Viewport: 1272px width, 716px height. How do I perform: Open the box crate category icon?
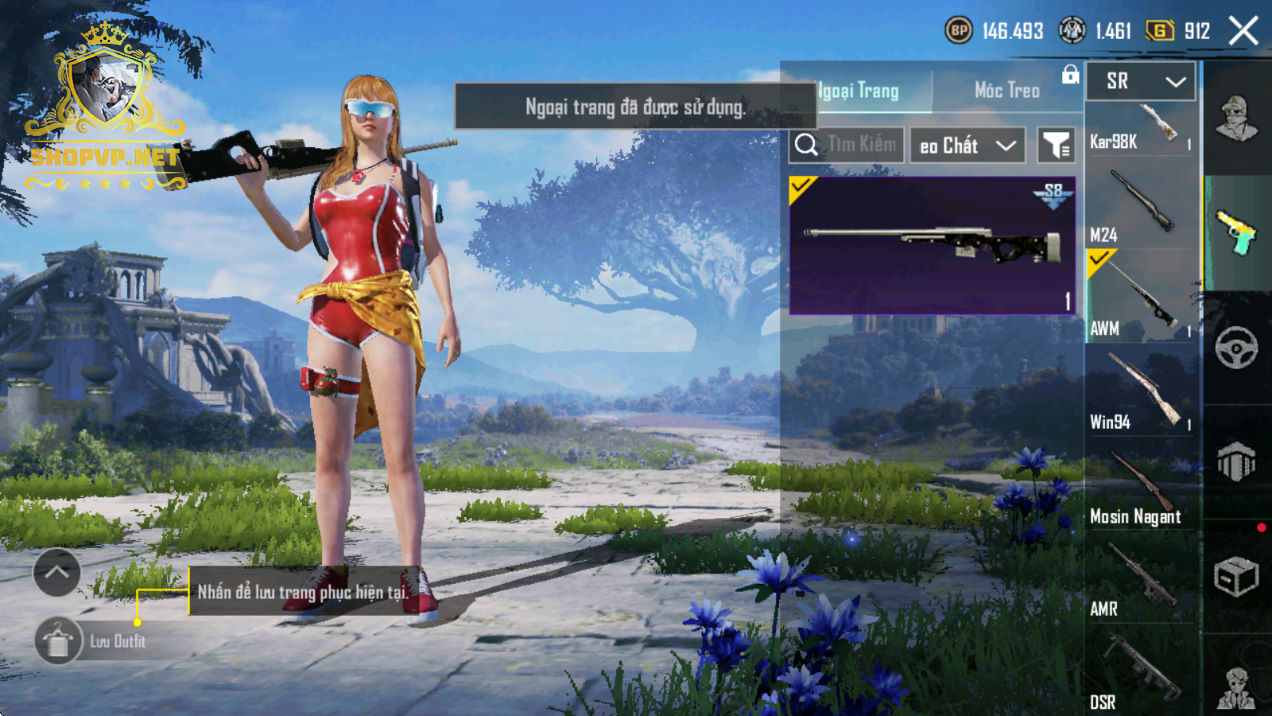point(1237,576)
